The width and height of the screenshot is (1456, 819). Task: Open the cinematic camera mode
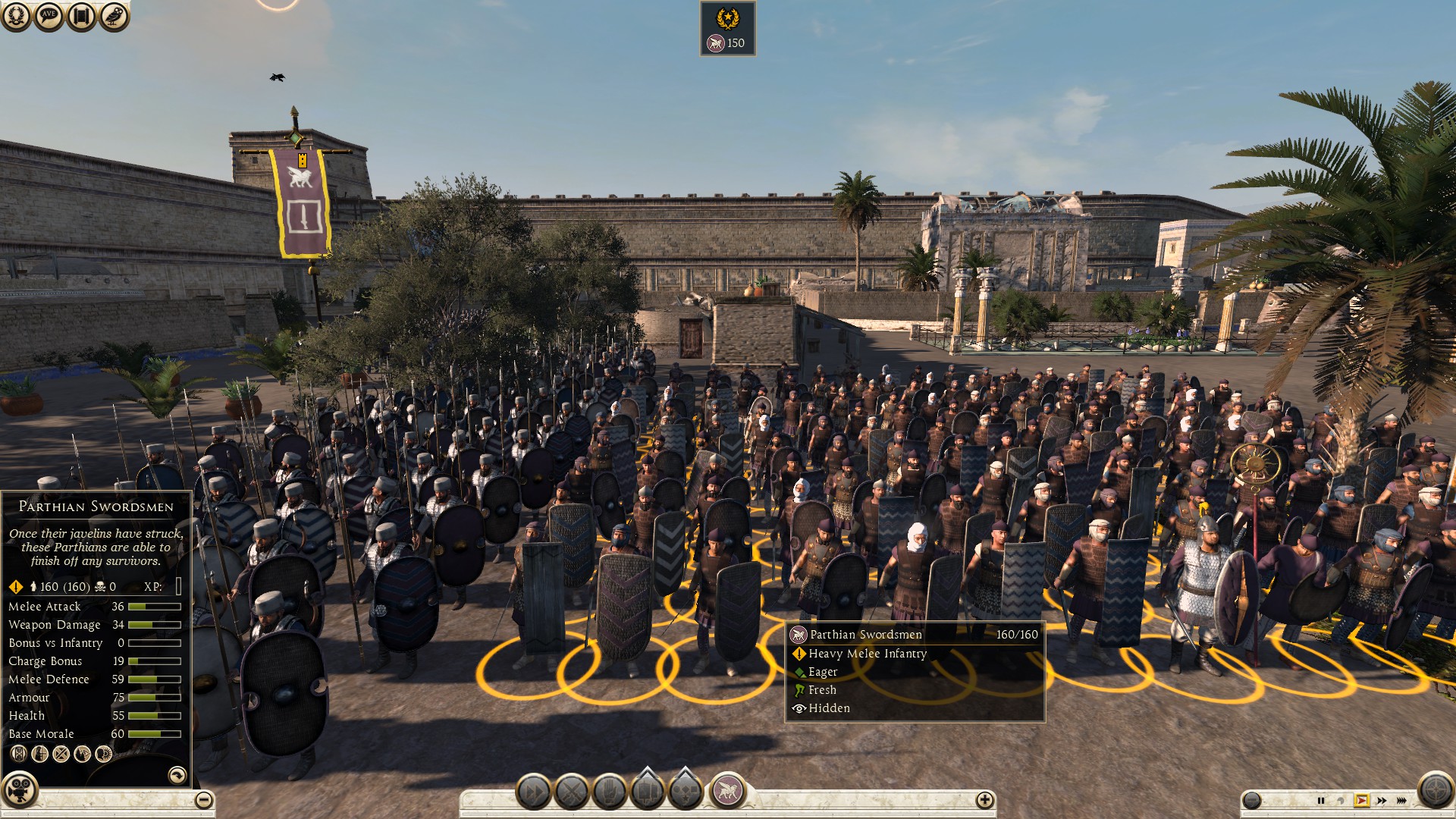20,790
